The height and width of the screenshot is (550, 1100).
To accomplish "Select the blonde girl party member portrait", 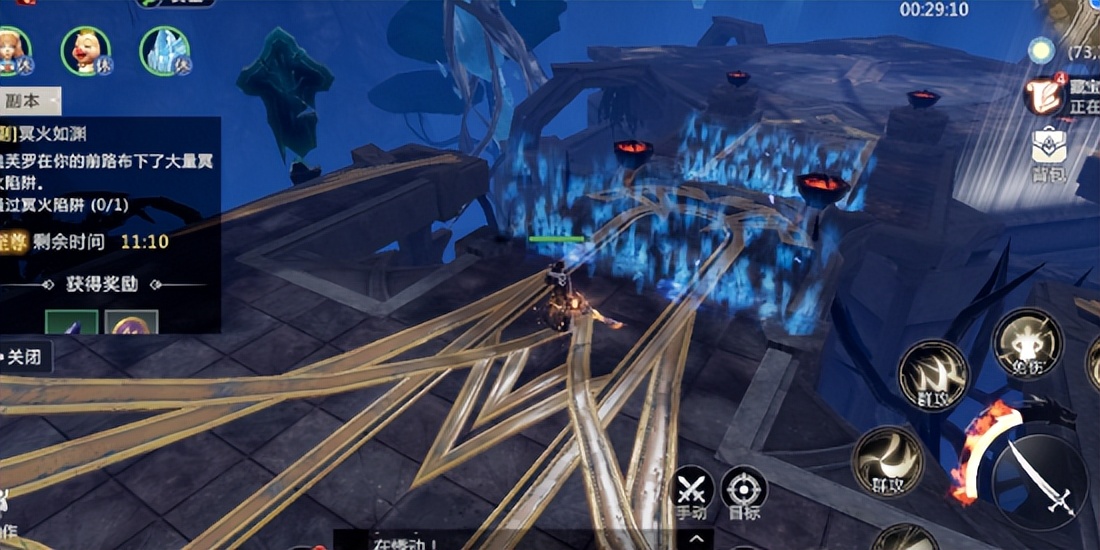I will [14, 50].
